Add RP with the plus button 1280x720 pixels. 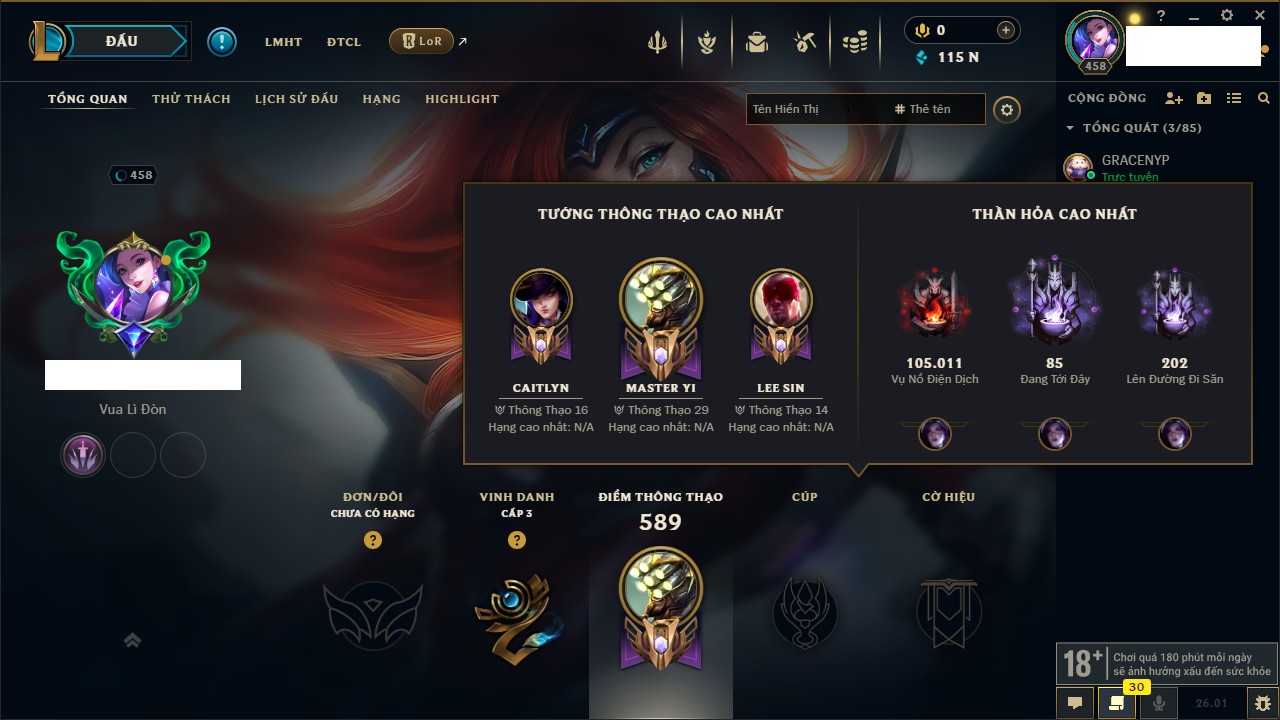[1005, 30]
